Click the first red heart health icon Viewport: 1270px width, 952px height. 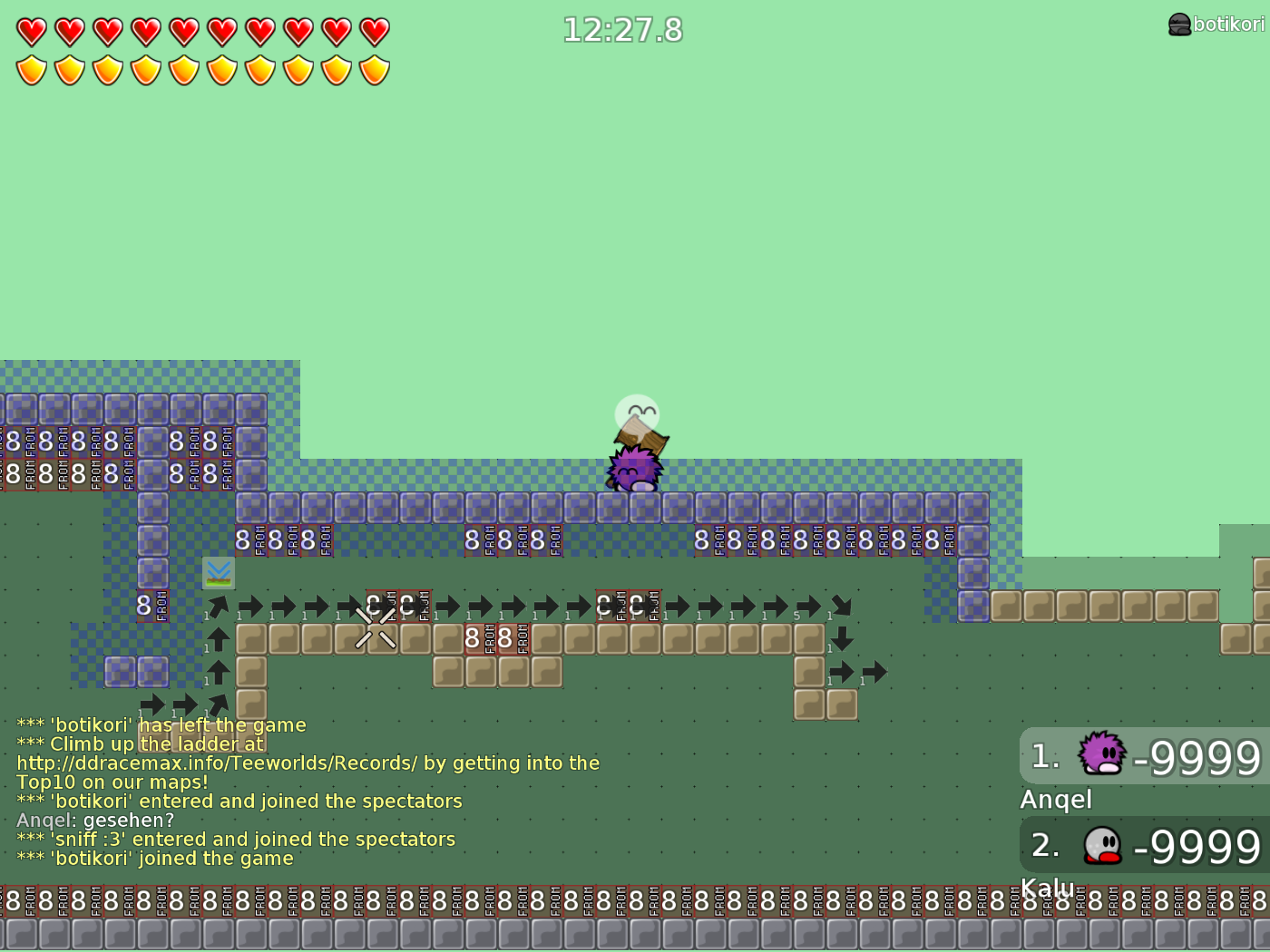30,30
